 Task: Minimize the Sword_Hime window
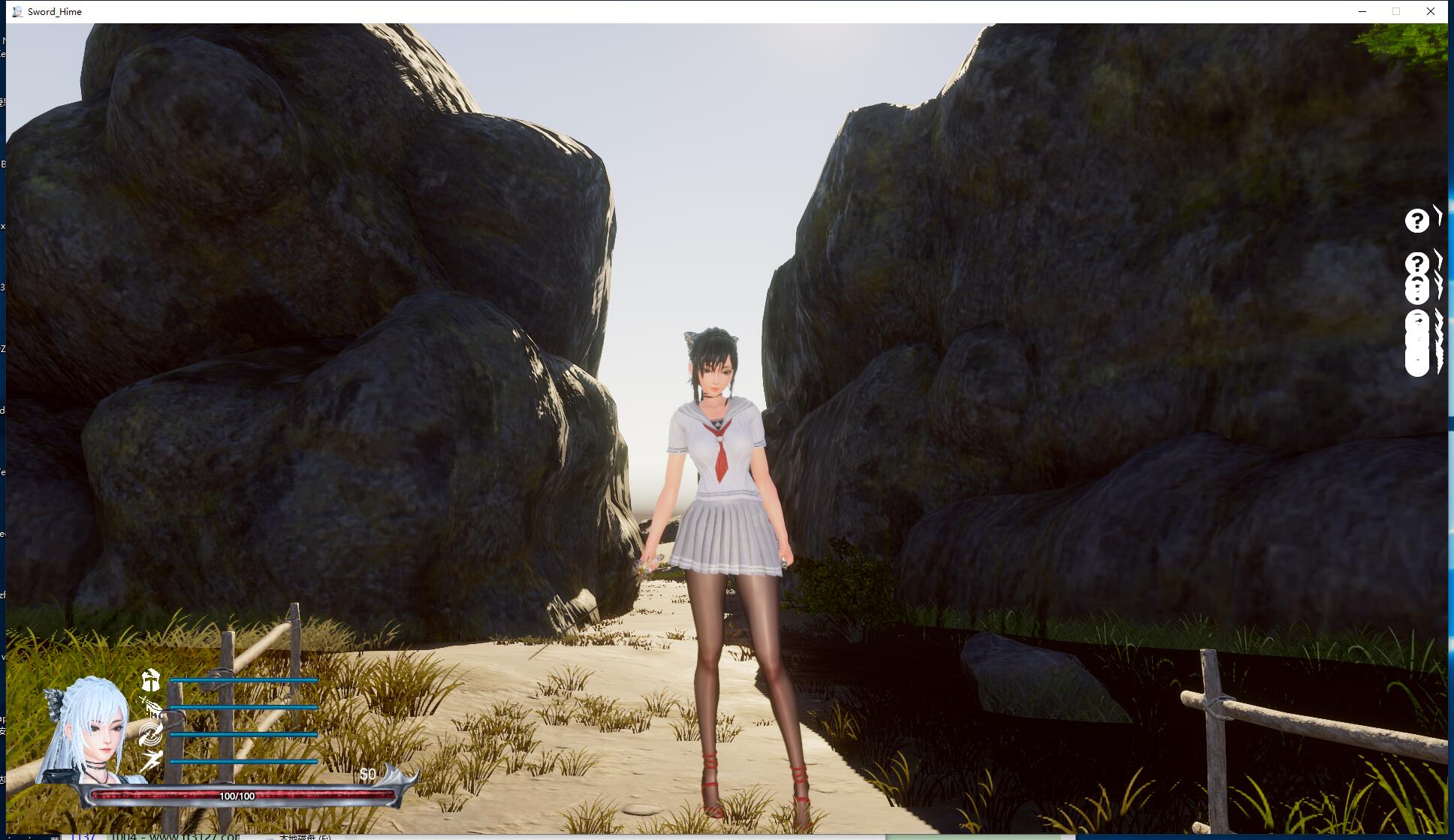pyautogui.click(x=1362, y=11)
